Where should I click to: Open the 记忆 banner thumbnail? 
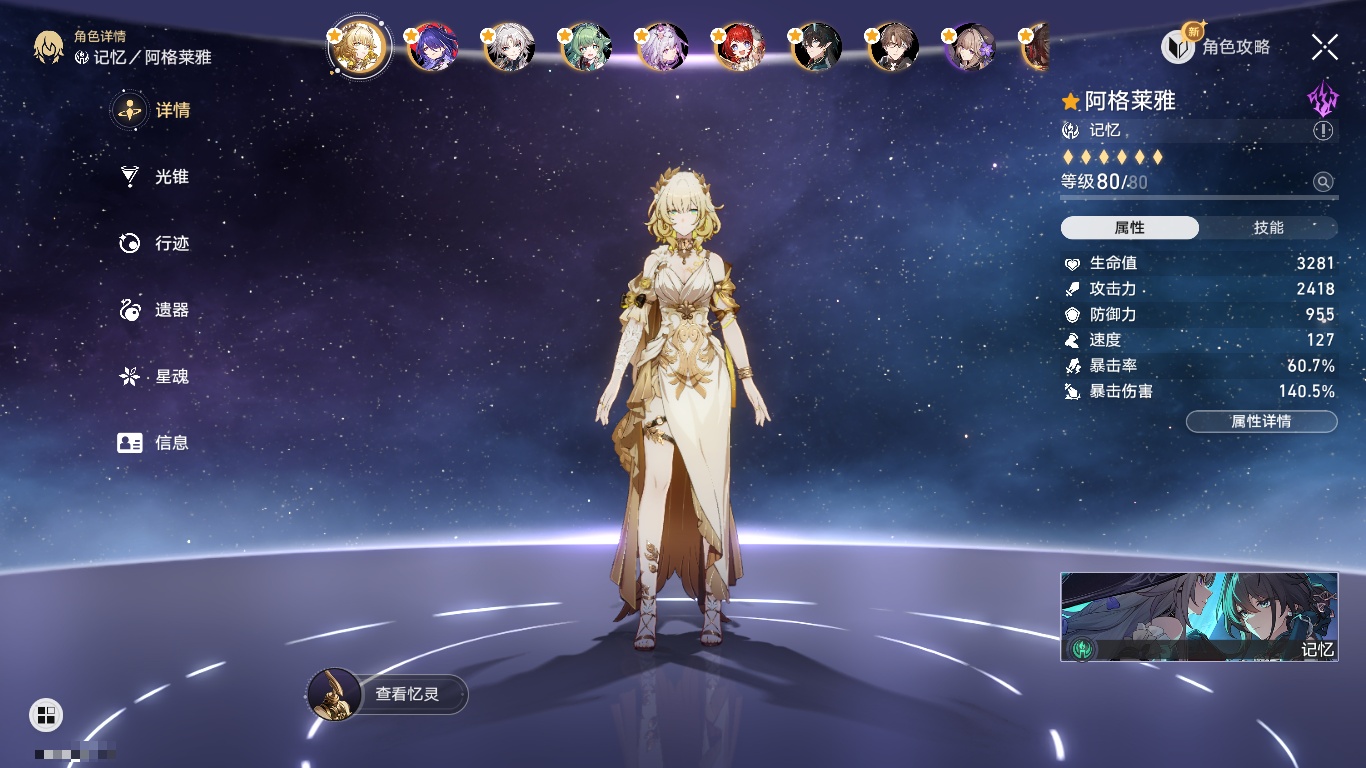click(x=1199, y=616)
